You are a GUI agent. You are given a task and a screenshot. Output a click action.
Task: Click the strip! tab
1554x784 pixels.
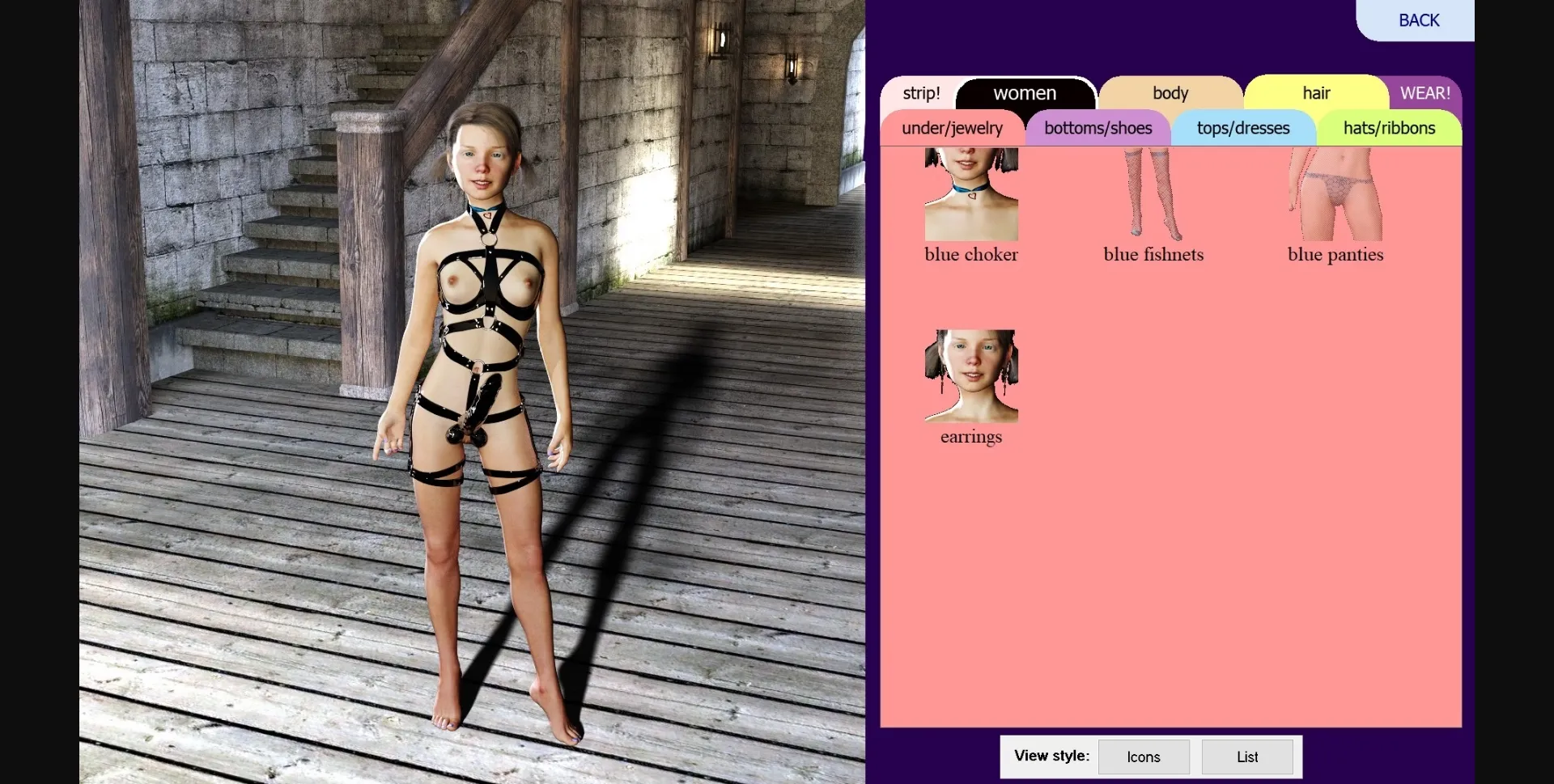(921, 92)
